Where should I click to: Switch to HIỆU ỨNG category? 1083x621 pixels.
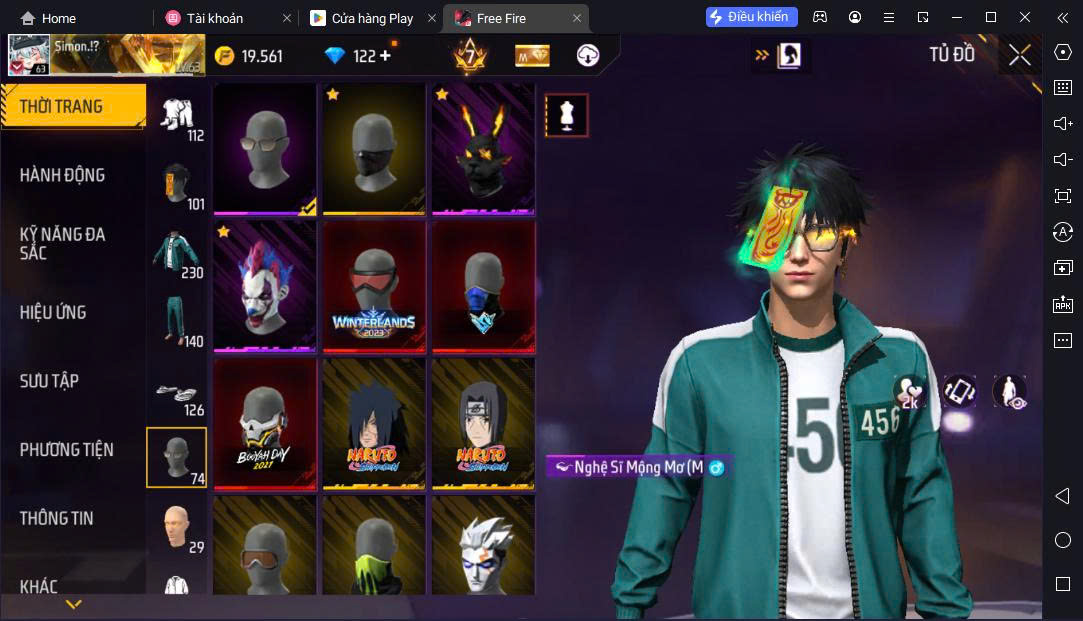point(53,312)
